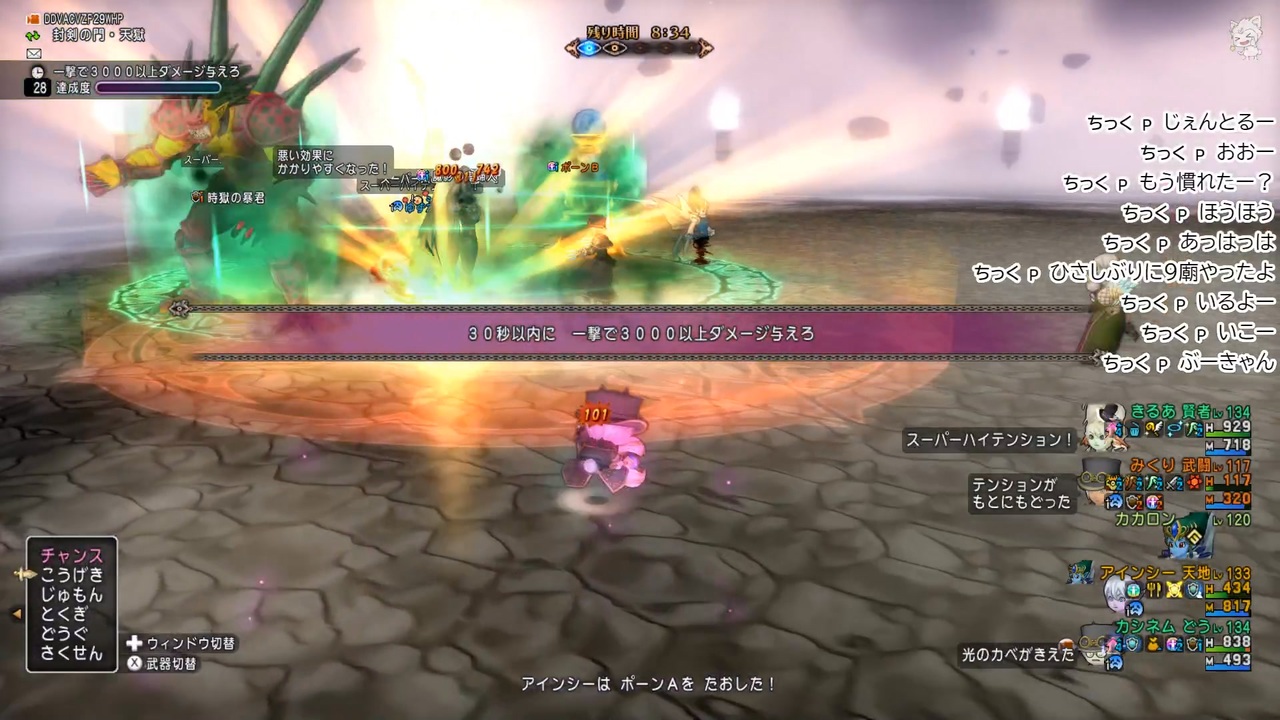Viewport: 1280px width, 720px height.
Task: Click the shield buff icon on カシネム's row
Action: 1132,644
